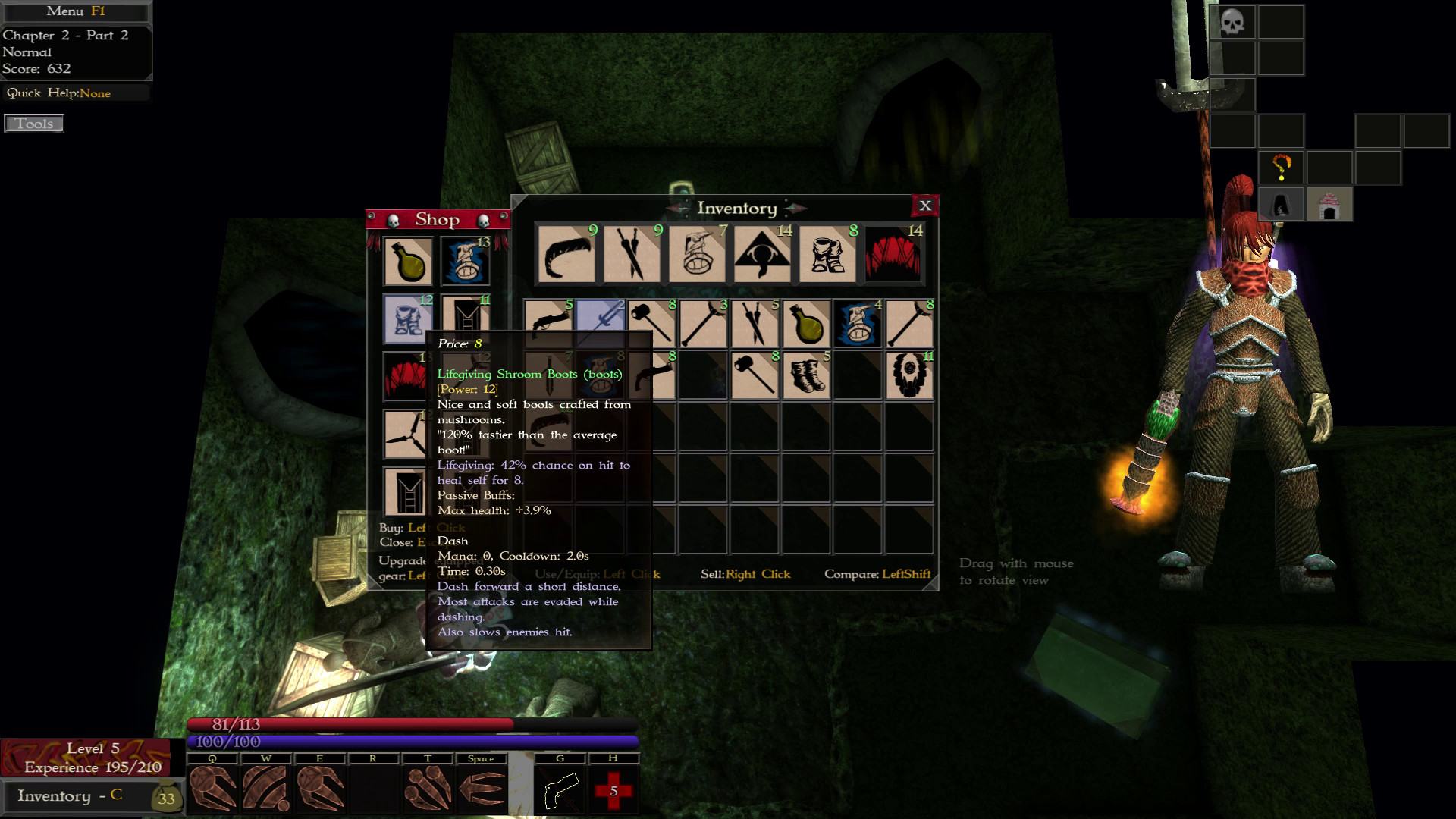Viewport: 1456px width, 819px height.
Task: Buy the Lifegiving Shroom Boots in shop
Action: (408, 319)
